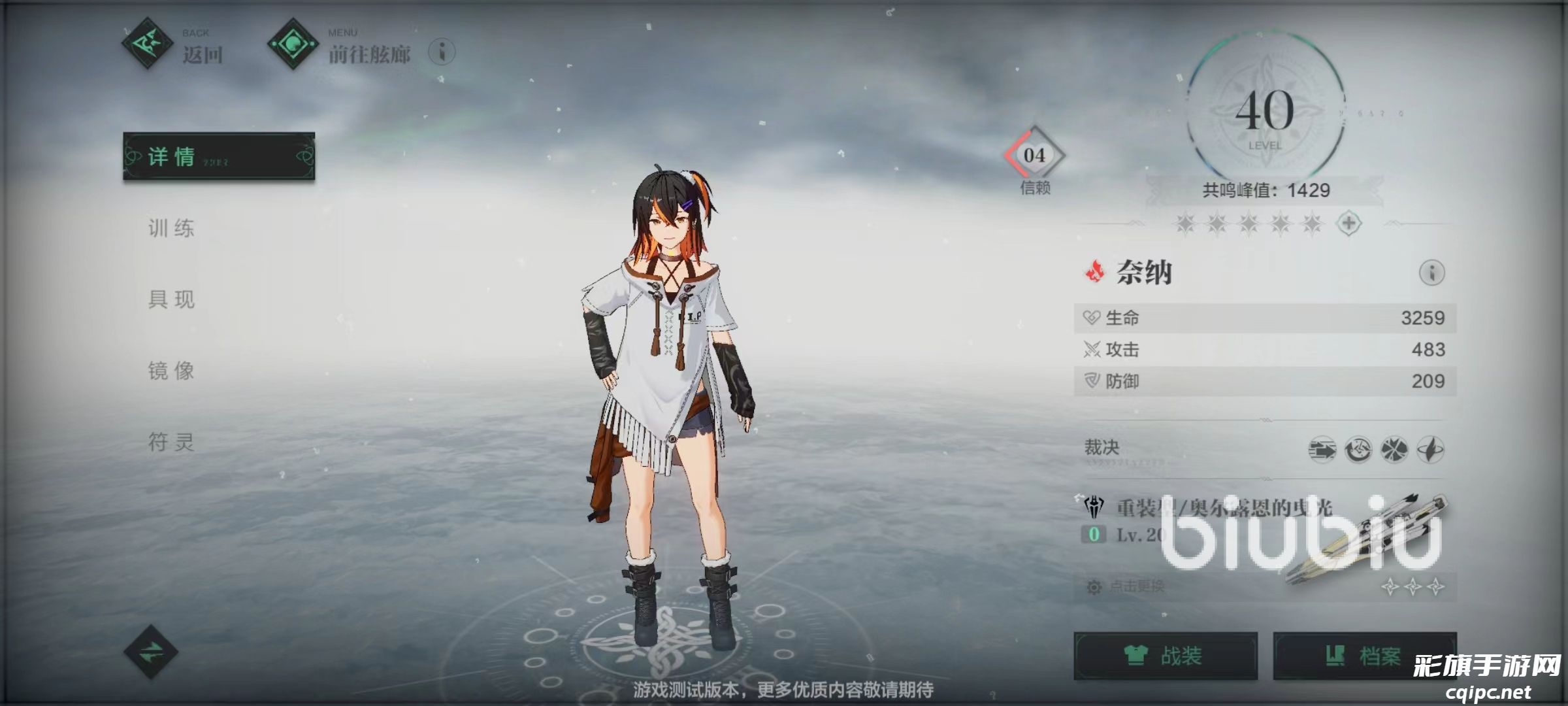Image resolution: width=1568 pixels, height=706 pixels.
Task: Go to the 镜像 tab
Action: click(171, 371)
